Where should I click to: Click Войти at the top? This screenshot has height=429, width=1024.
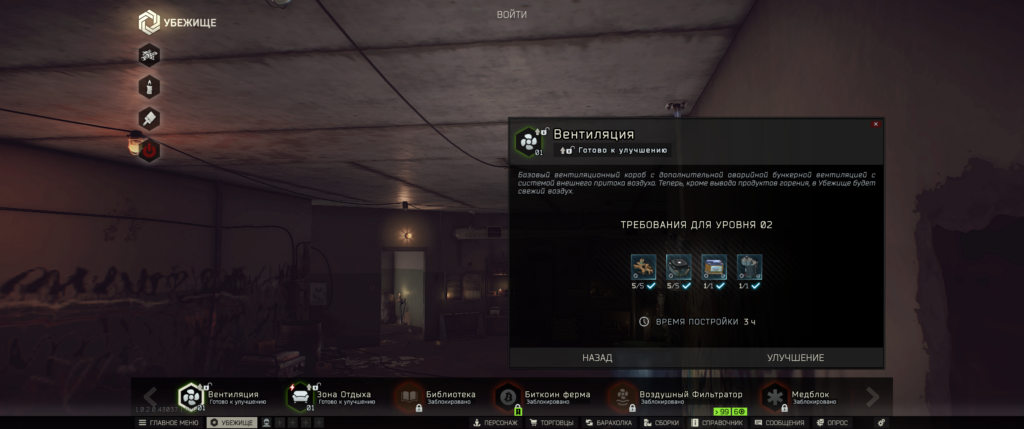511,14
